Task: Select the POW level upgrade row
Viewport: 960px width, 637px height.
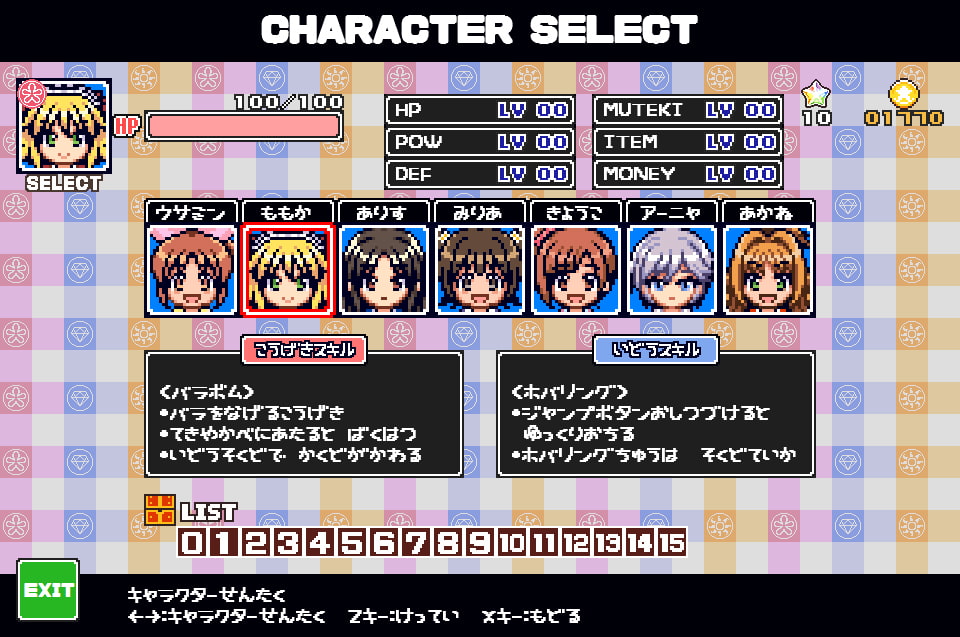Action: click(480, 142)
